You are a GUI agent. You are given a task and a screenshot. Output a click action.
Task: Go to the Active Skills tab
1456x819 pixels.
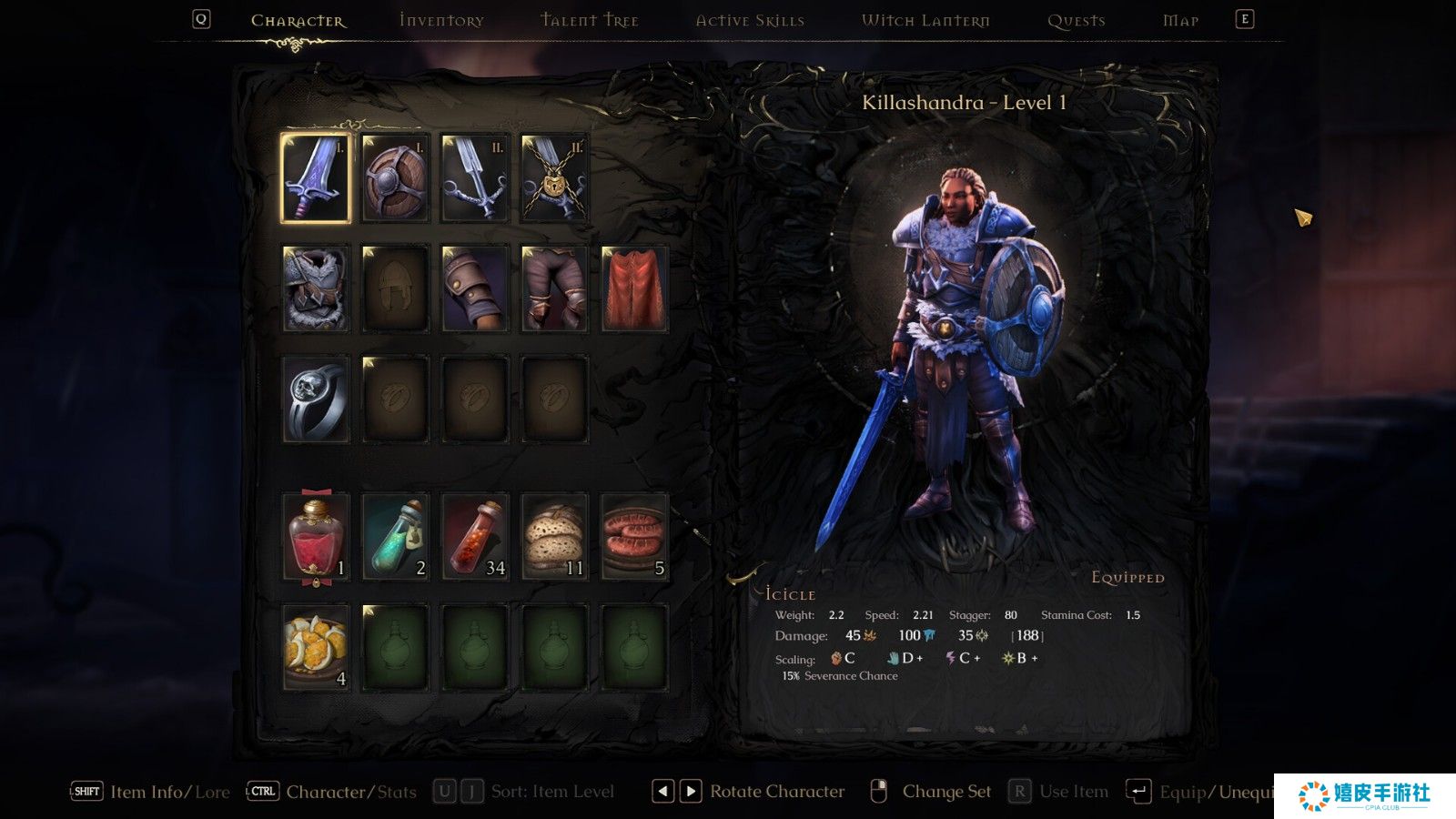[750, 20]
